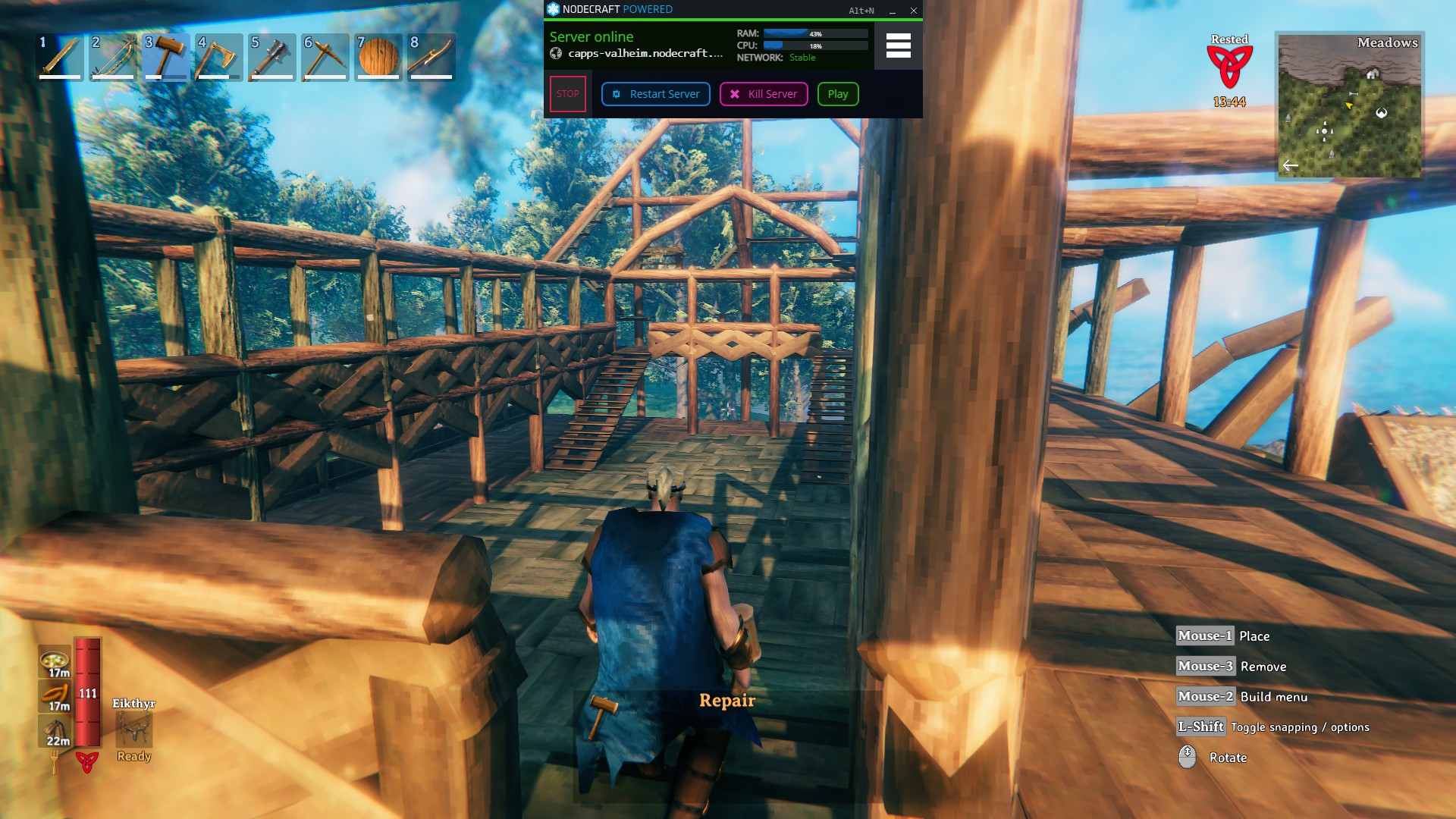Equip the bow in hotbar slot 2
The image size is (1456, 819).
click(112, 57)
